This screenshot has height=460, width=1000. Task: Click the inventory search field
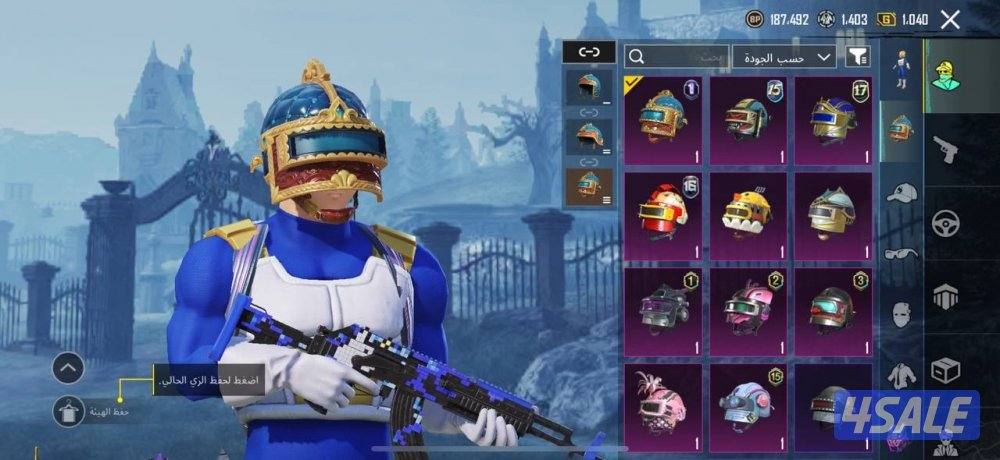(x=677, y=56)
